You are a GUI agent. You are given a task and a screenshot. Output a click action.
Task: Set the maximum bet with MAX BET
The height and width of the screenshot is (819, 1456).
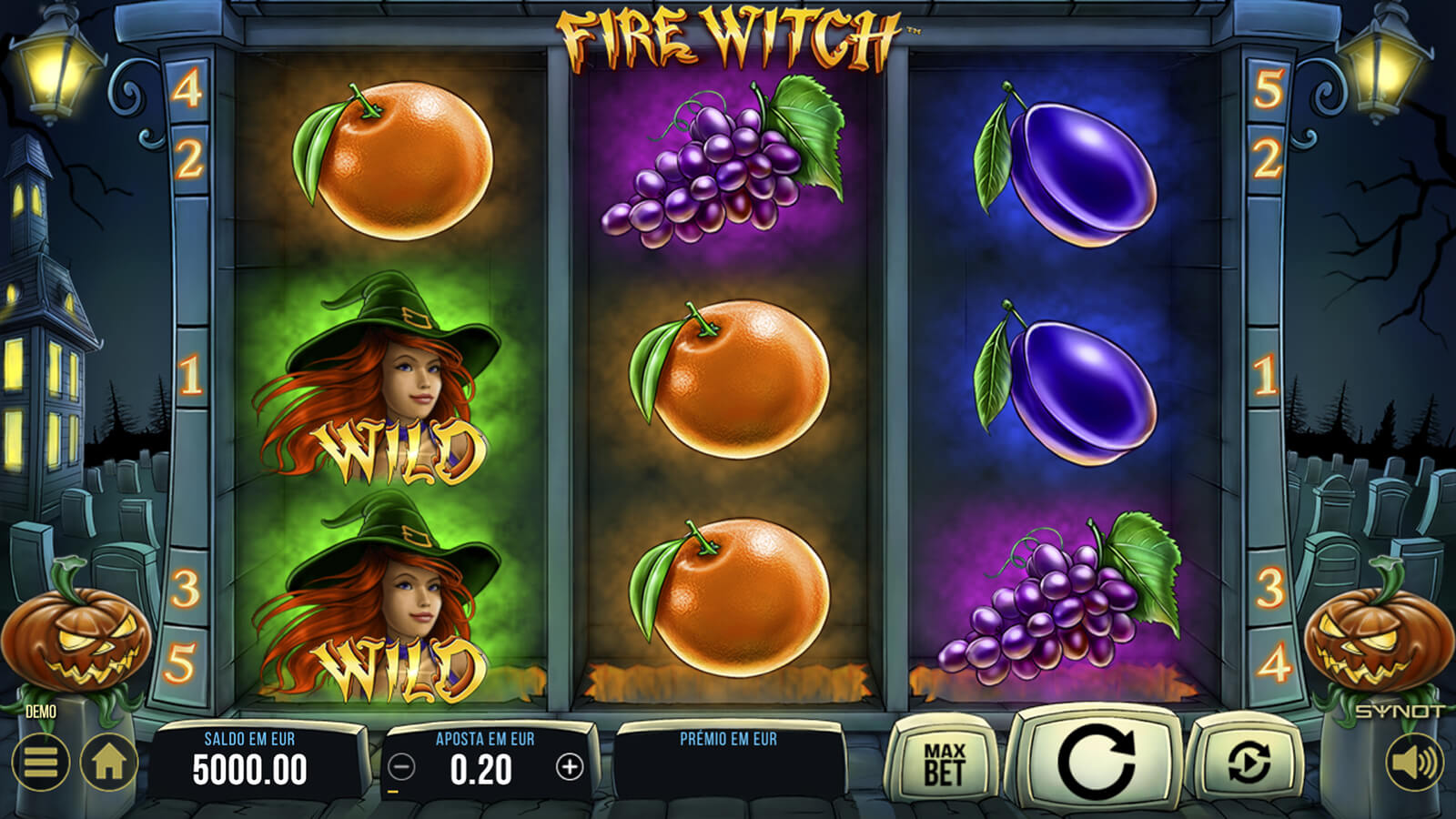(x=944, y=763)
